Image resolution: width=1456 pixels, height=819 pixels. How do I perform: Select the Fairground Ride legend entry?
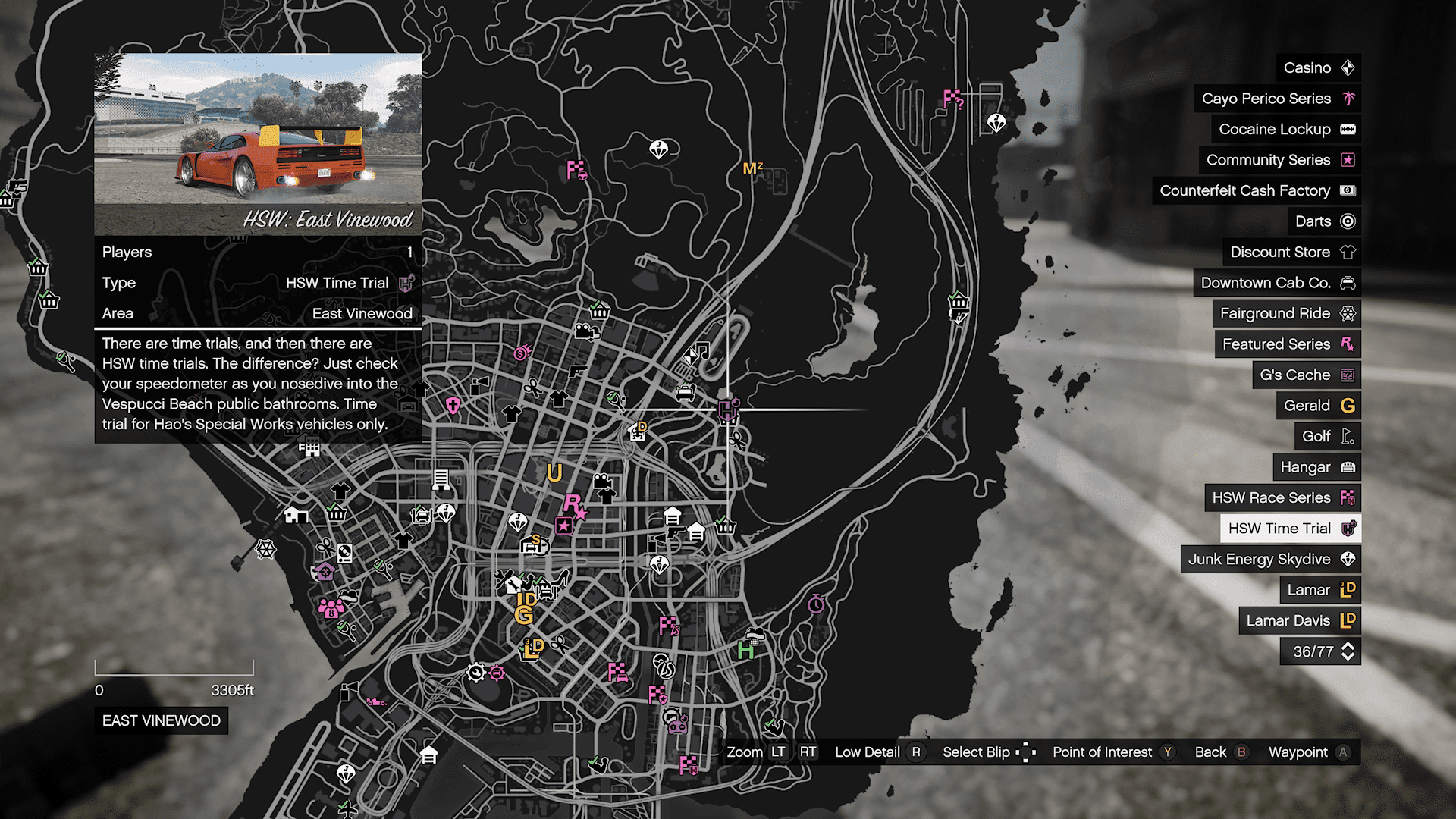point(1286,313)
